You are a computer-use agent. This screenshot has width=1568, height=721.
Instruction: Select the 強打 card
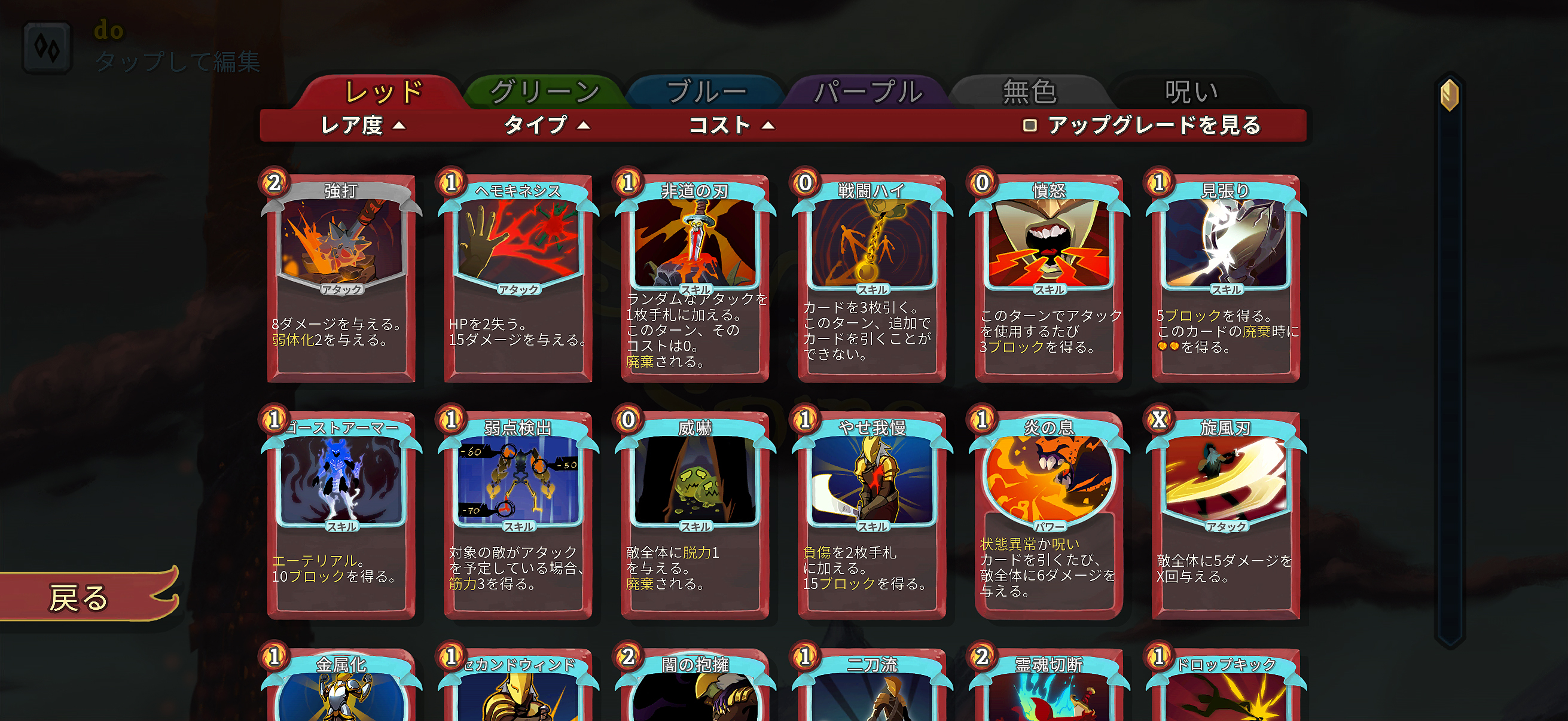[x=341, y=274]
